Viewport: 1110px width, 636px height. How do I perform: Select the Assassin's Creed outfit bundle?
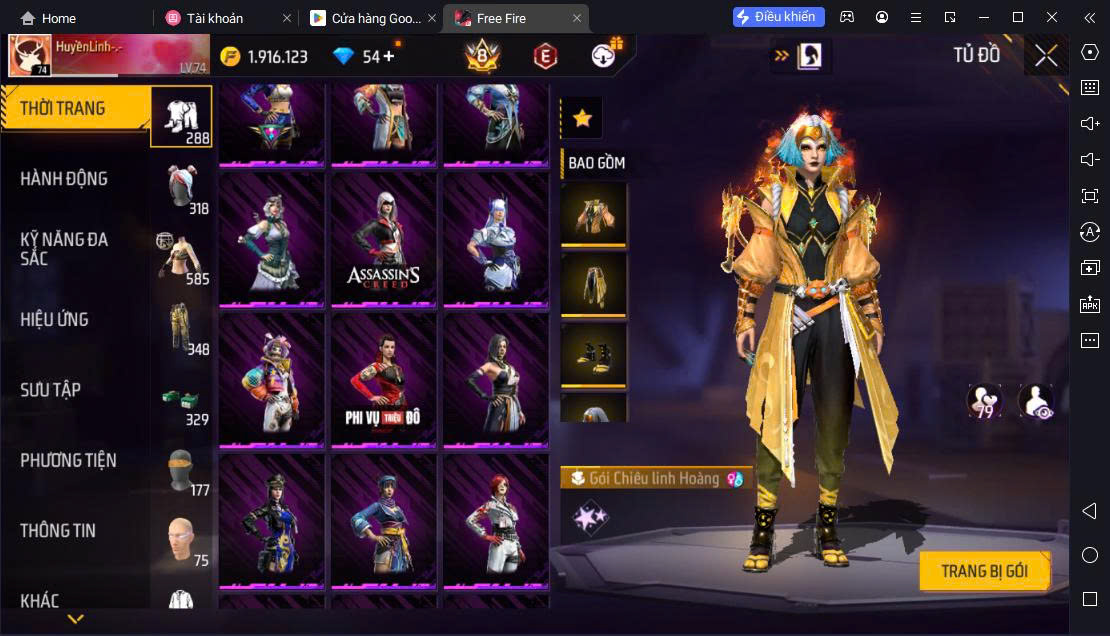tap(384, 240)
